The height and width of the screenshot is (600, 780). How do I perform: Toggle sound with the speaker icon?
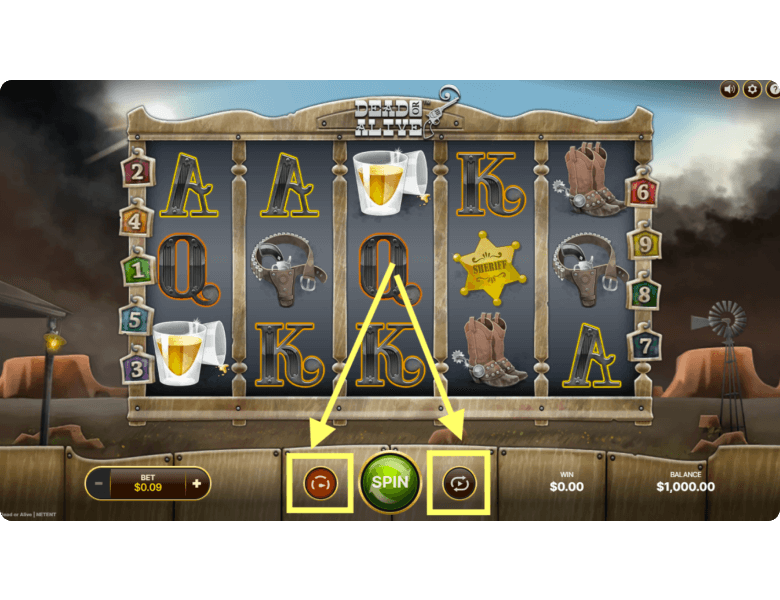(x=730, y=89)
